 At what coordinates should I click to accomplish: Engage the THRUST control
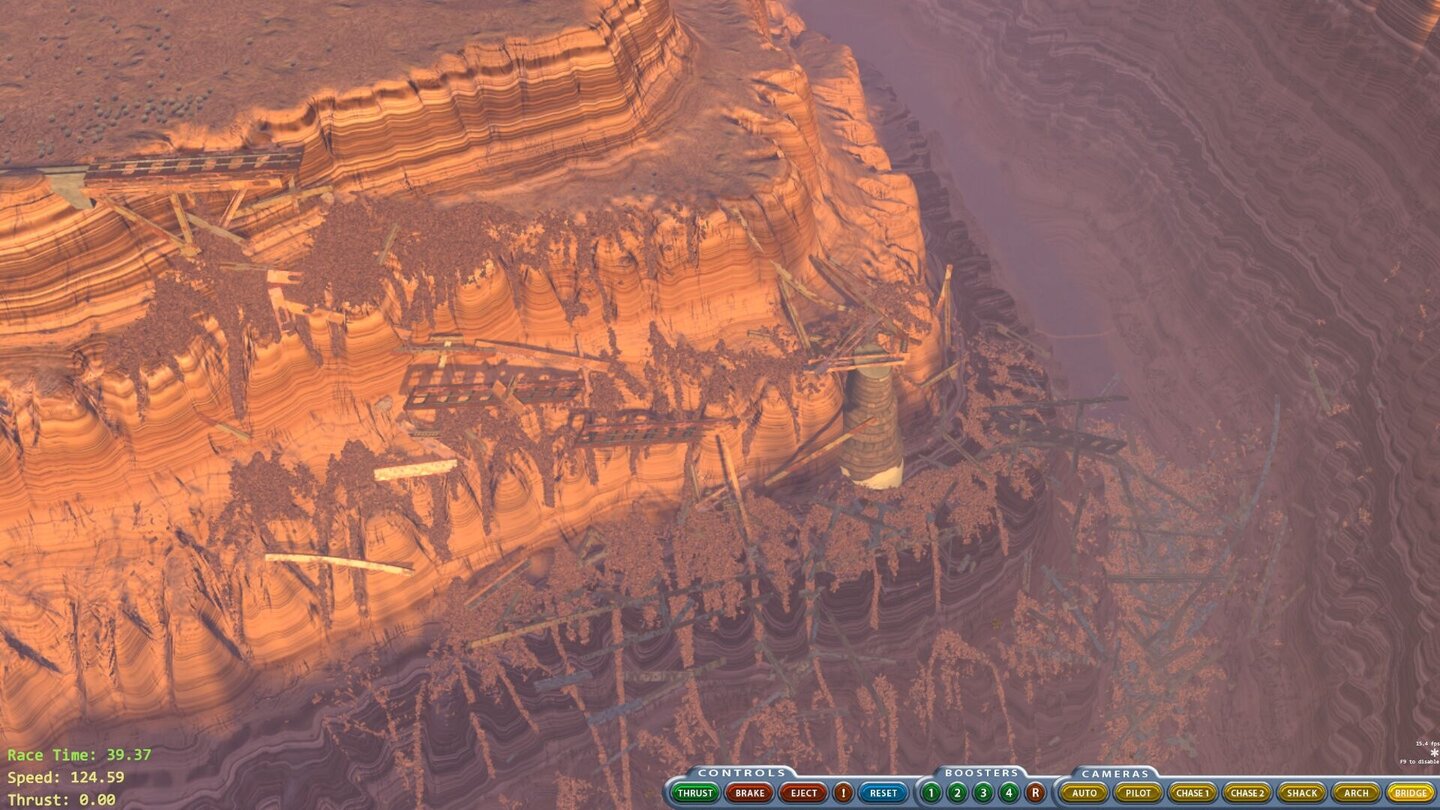pos(695,793)
